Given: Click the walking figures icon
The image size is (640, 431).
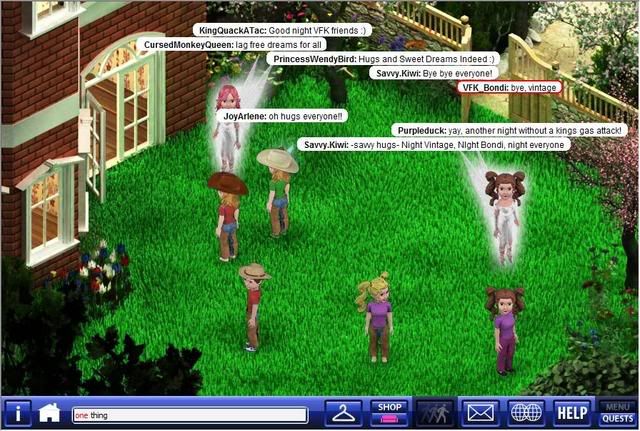Looking at the screenshot, I should tap(434, 413).
